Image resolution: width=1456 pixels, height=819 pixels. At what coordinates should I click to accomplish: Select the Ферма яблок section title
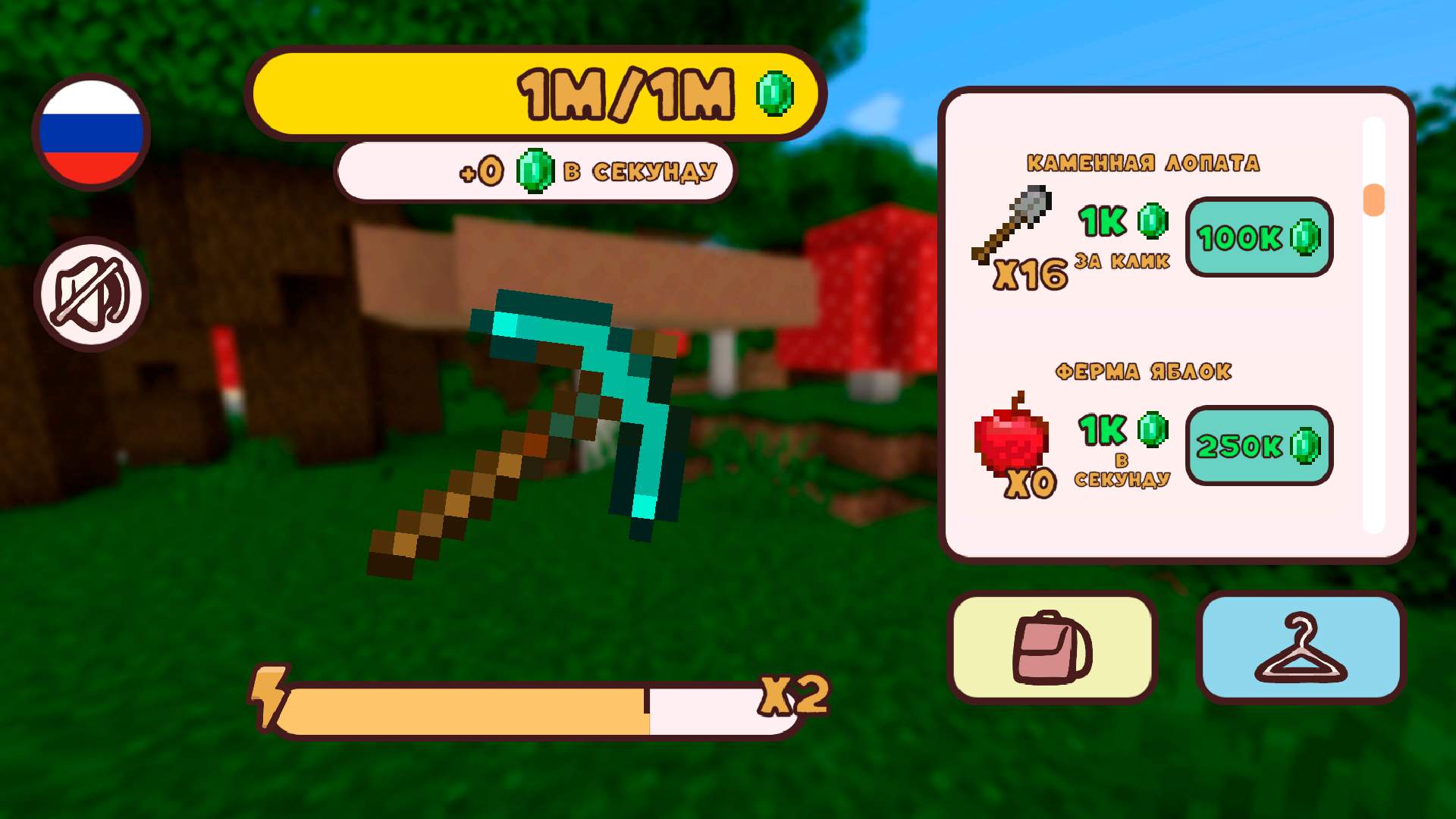click(1145, 371)
